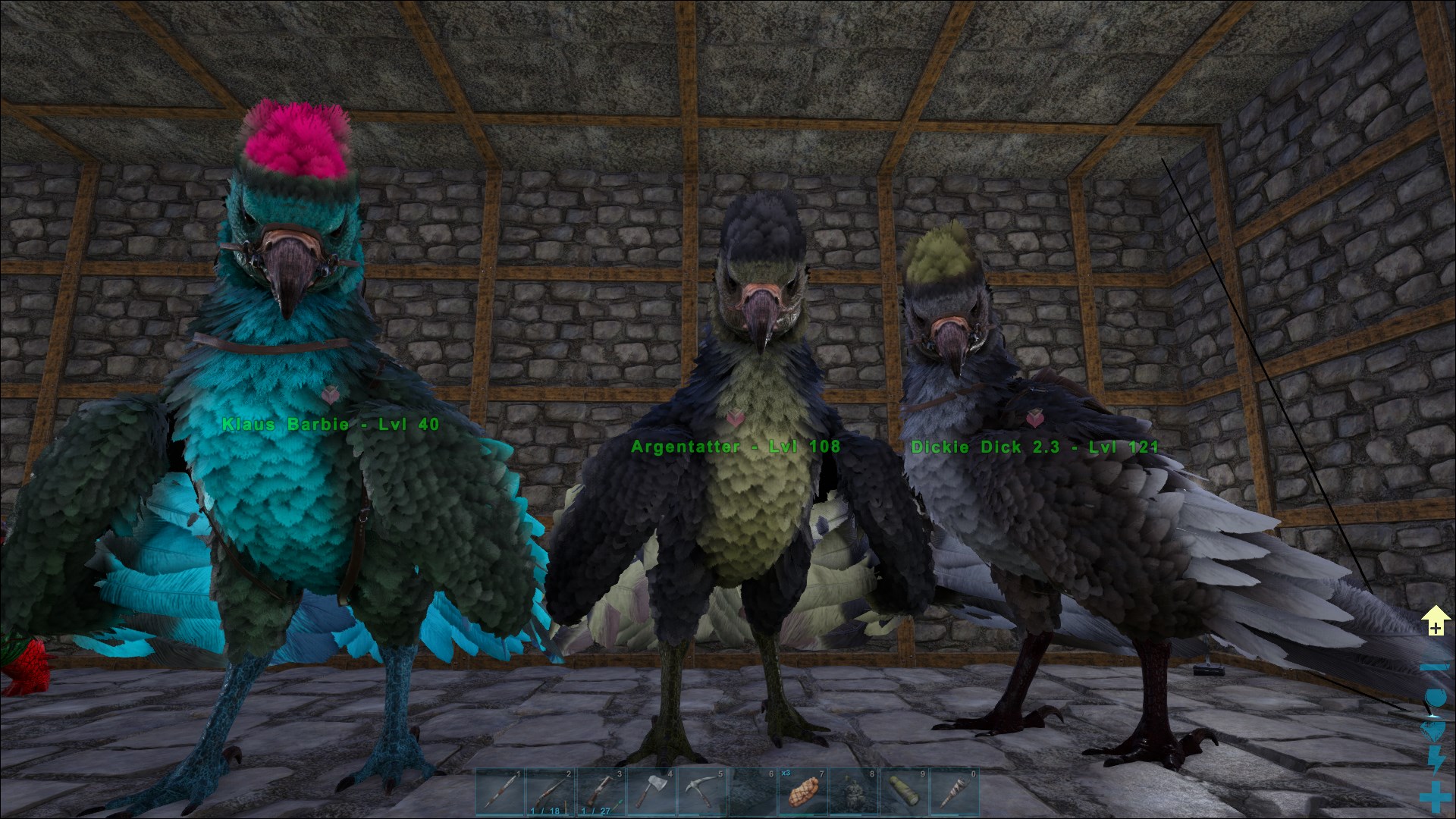Select the metal hatchet hotbar slot
This screenshot has height=819, width=1456.
[x=651, y=793]
